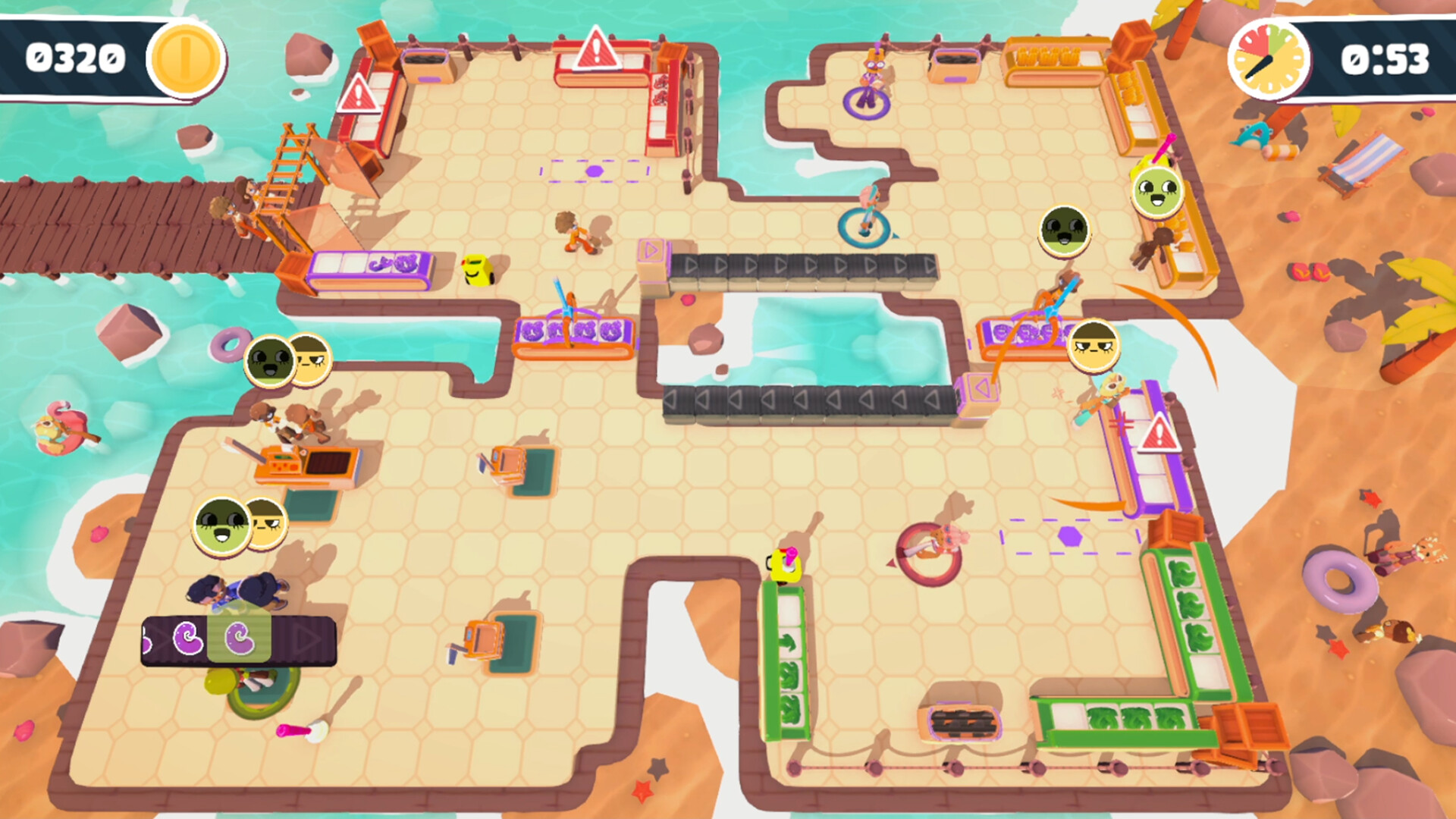Toggle the conveyor belt play arrow block
1456x819 pixels.
tap(652, 250)
